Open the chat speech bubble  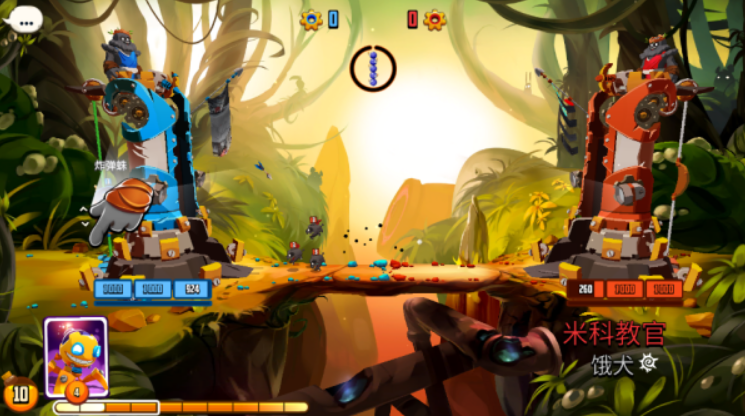(x=23, y=18)
